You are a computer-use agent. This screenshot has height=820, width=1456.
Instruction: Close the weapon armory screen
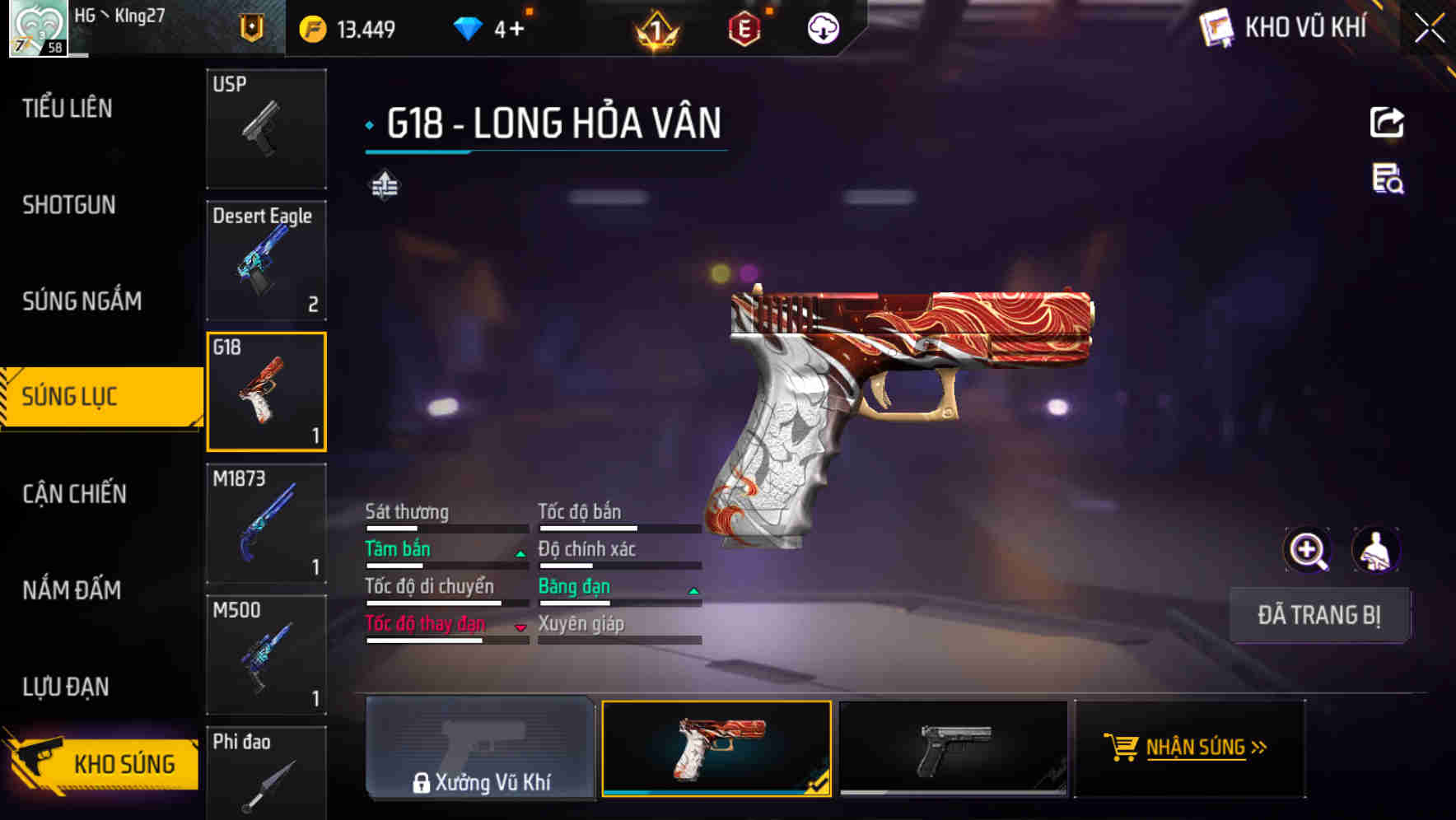tap(1430, 29)
